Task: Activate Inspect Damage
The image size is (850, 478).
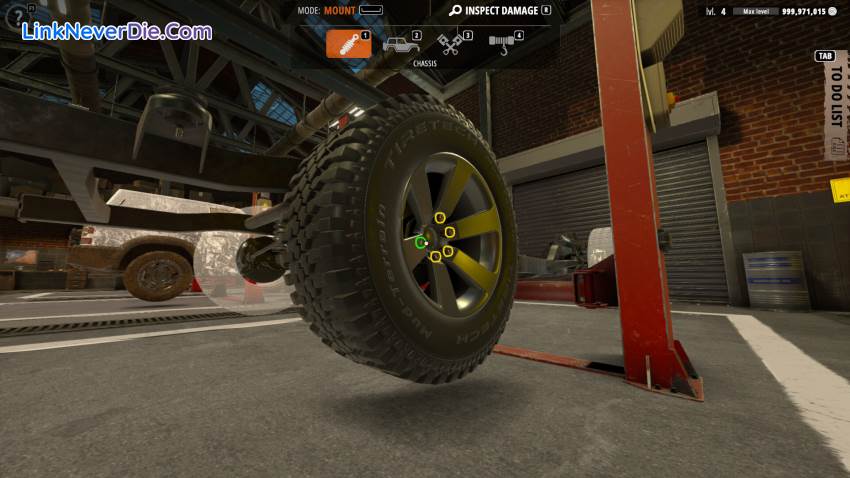Action: coord(500,11)
